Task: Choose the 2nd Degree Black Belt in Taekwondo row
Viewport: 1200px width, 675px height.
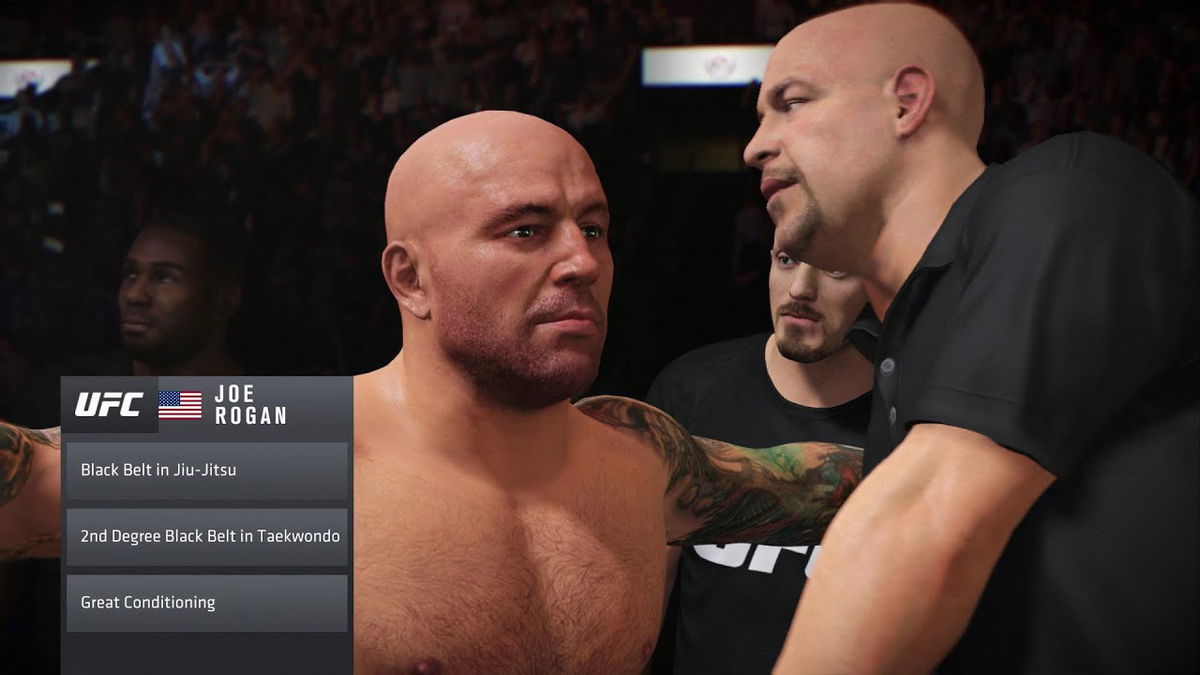Action: tap(207, 536)
